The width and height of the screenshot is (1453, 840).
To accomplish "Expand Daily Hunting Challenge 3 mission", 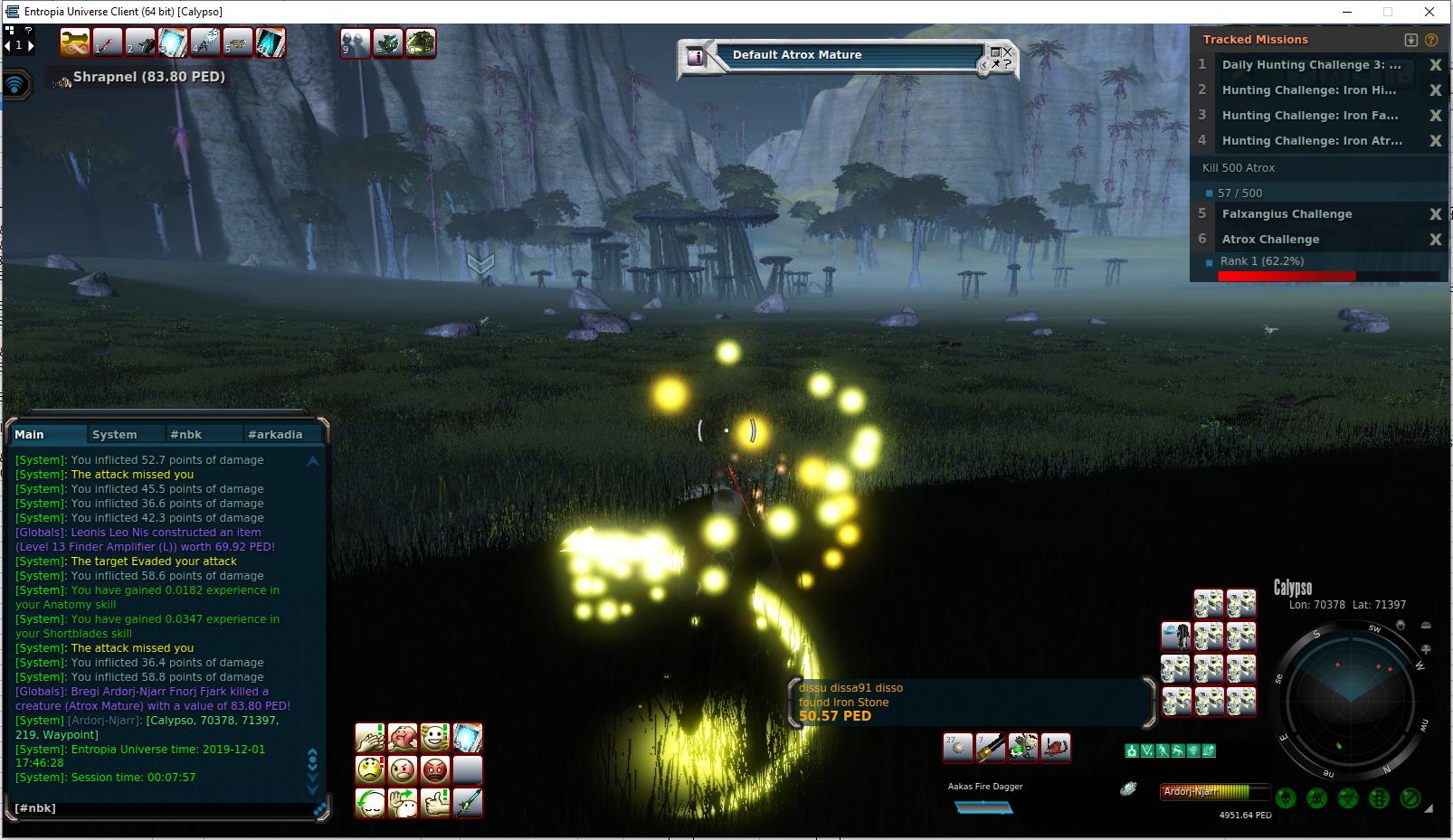I will click(1310, 65).
